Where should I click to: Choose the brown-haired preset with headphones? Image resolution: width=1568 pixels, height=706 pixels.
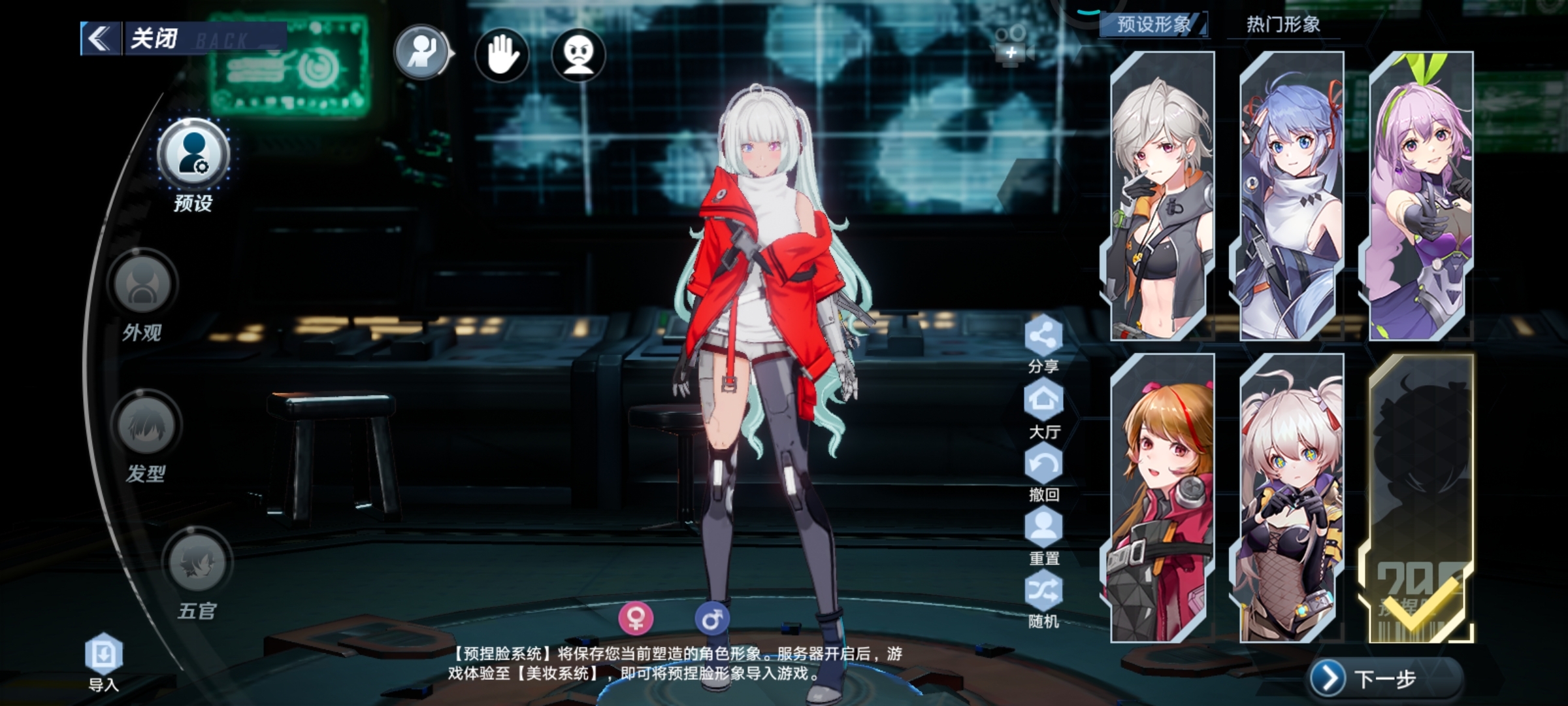[x=1162, y=498]
